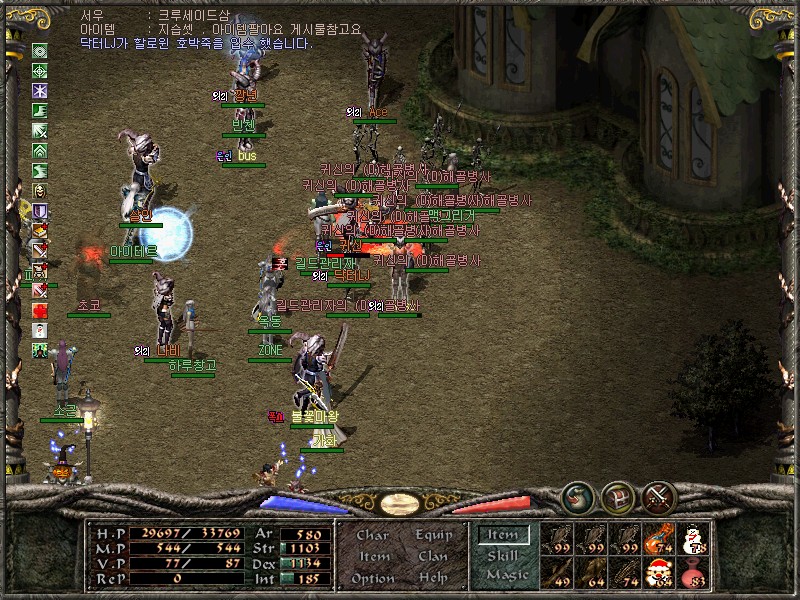The height and width of the screenshot is (600, 800).
Task: Switch hotbar to Skill tab
Action: click(x=503, y=556)
